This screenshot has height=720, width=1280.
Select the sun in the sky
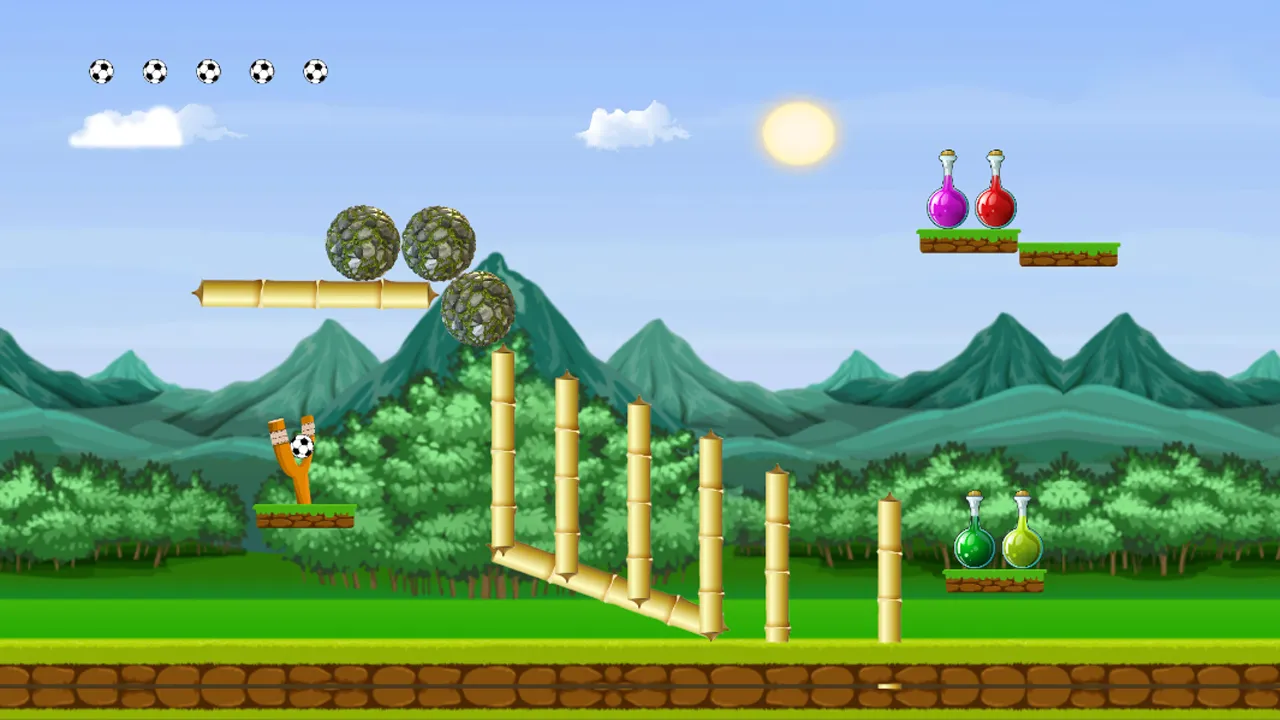coord(797,133)
